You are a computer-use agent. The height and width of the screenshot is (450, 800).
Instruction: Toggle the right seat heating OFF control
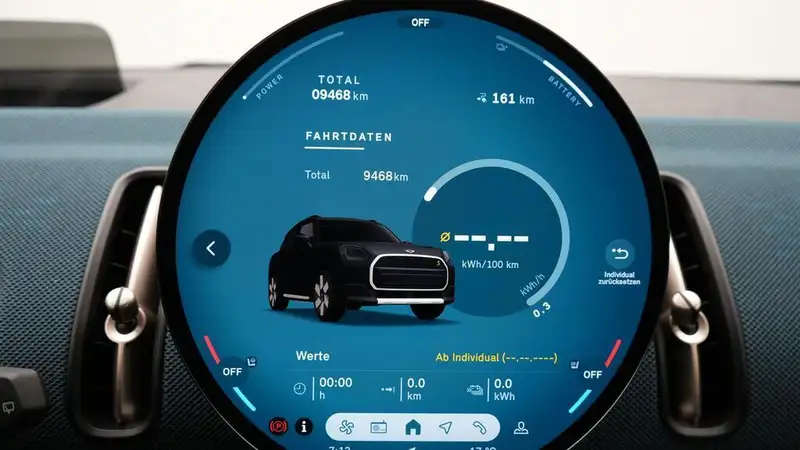coord(592,373)
